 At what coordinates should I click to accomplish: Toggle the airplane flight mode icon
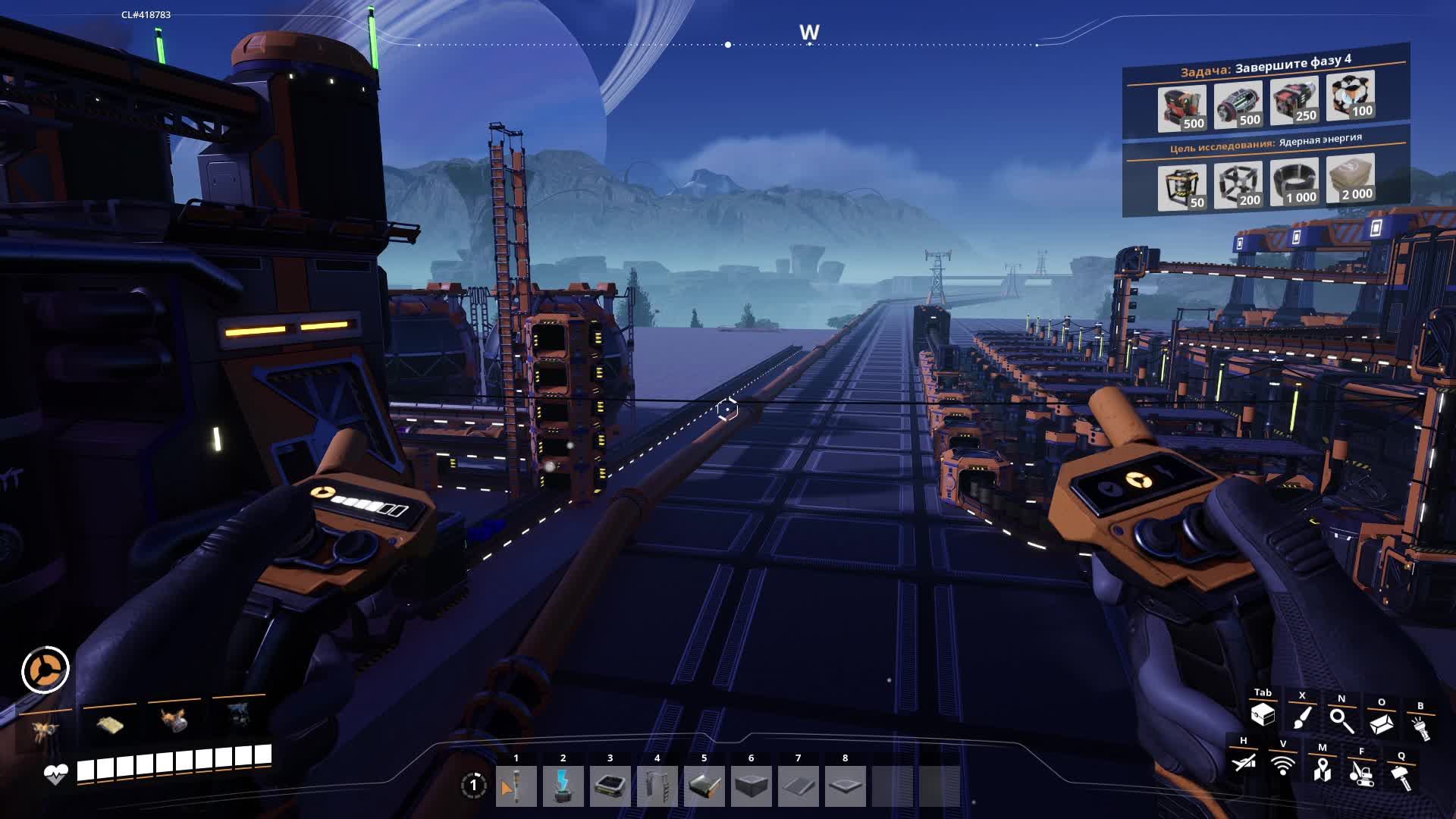(1244, 762)
